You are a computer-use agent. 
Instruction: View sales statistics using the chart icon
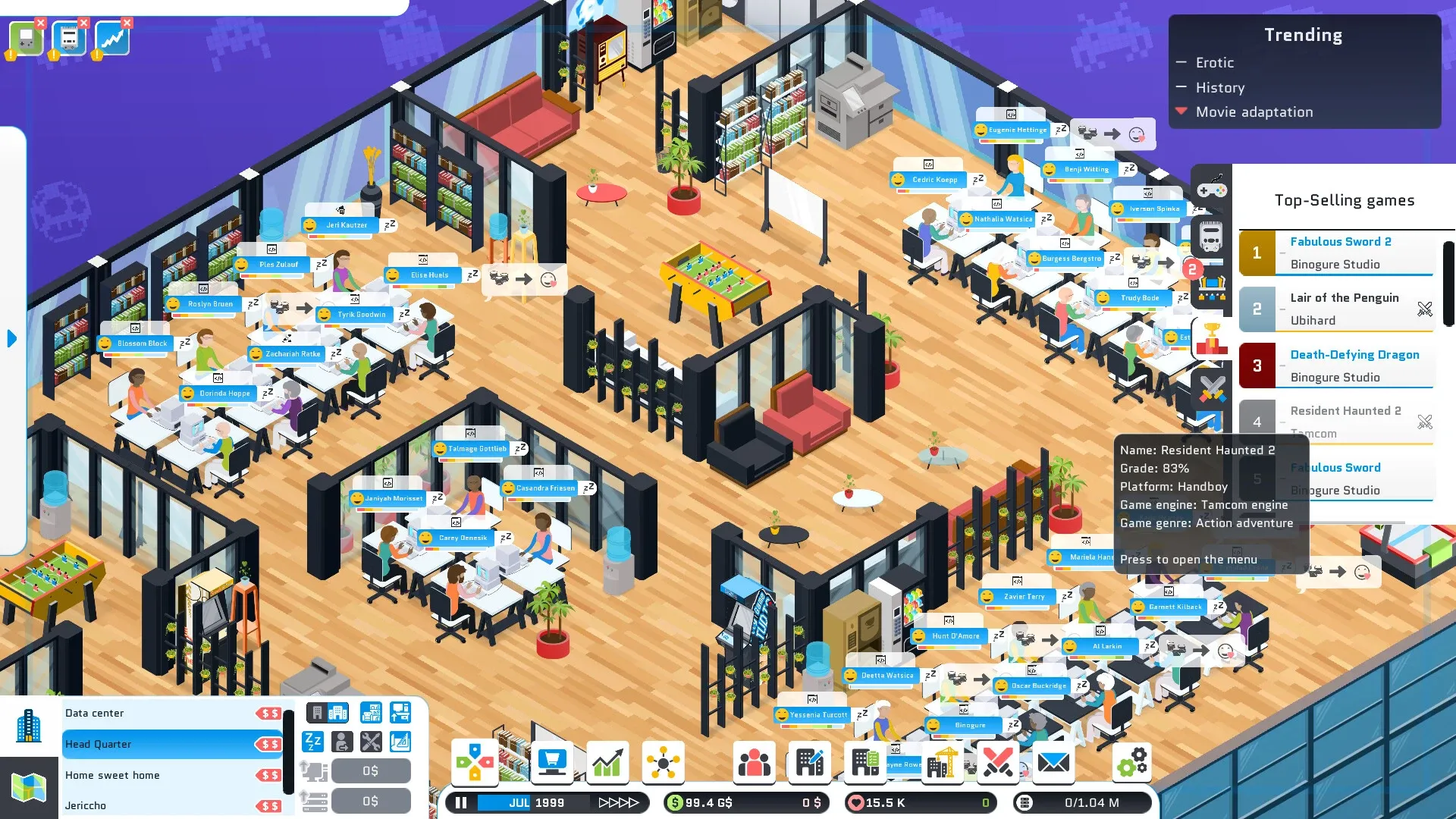(607, 763)
